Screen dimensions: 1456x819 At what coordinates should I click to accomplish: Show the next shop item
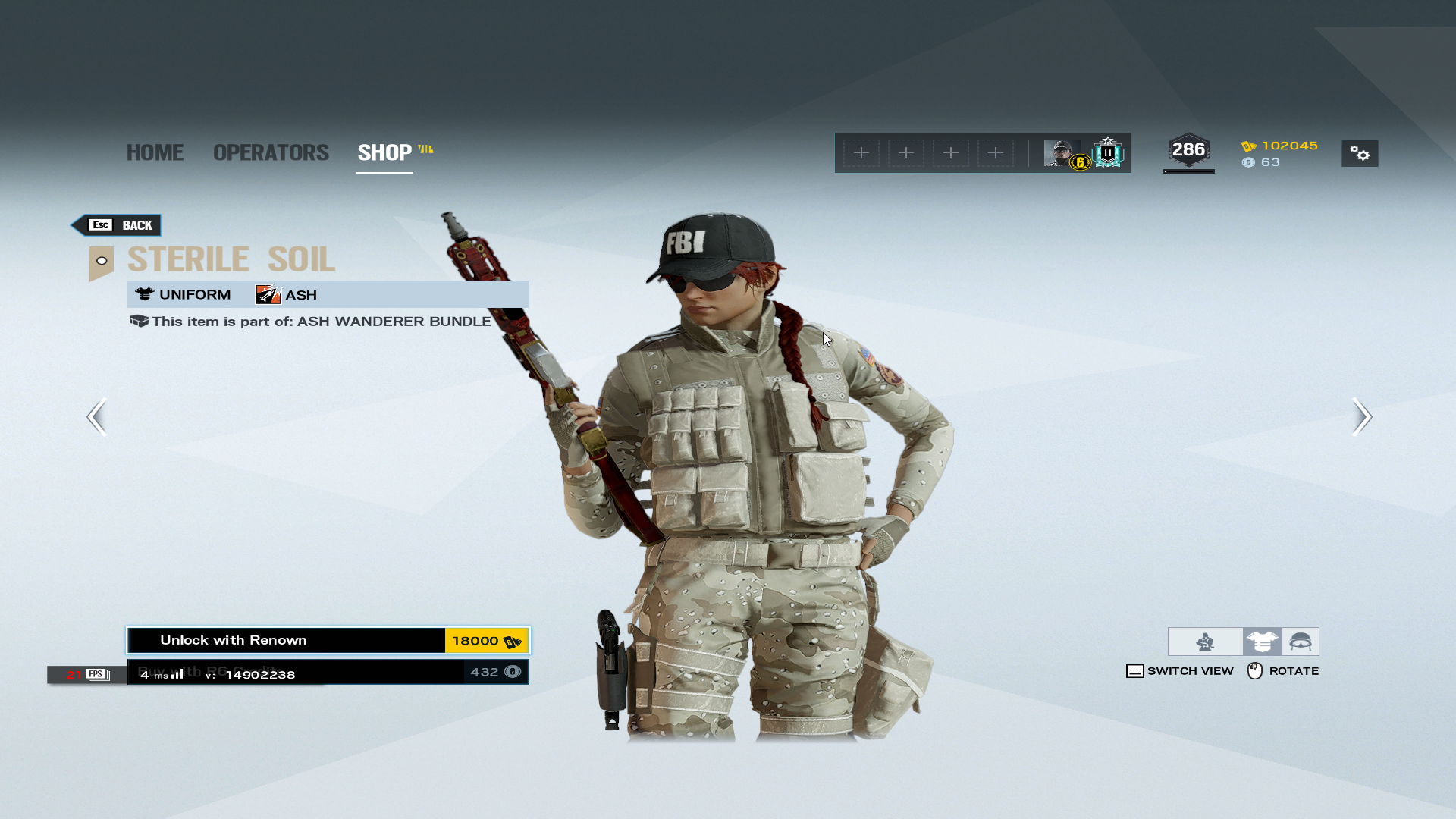pos(1361,416)
